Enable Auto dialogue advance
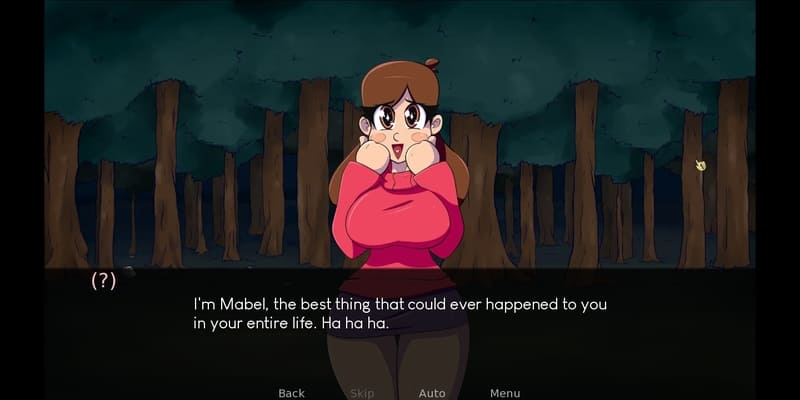 (x=432, y=393)
